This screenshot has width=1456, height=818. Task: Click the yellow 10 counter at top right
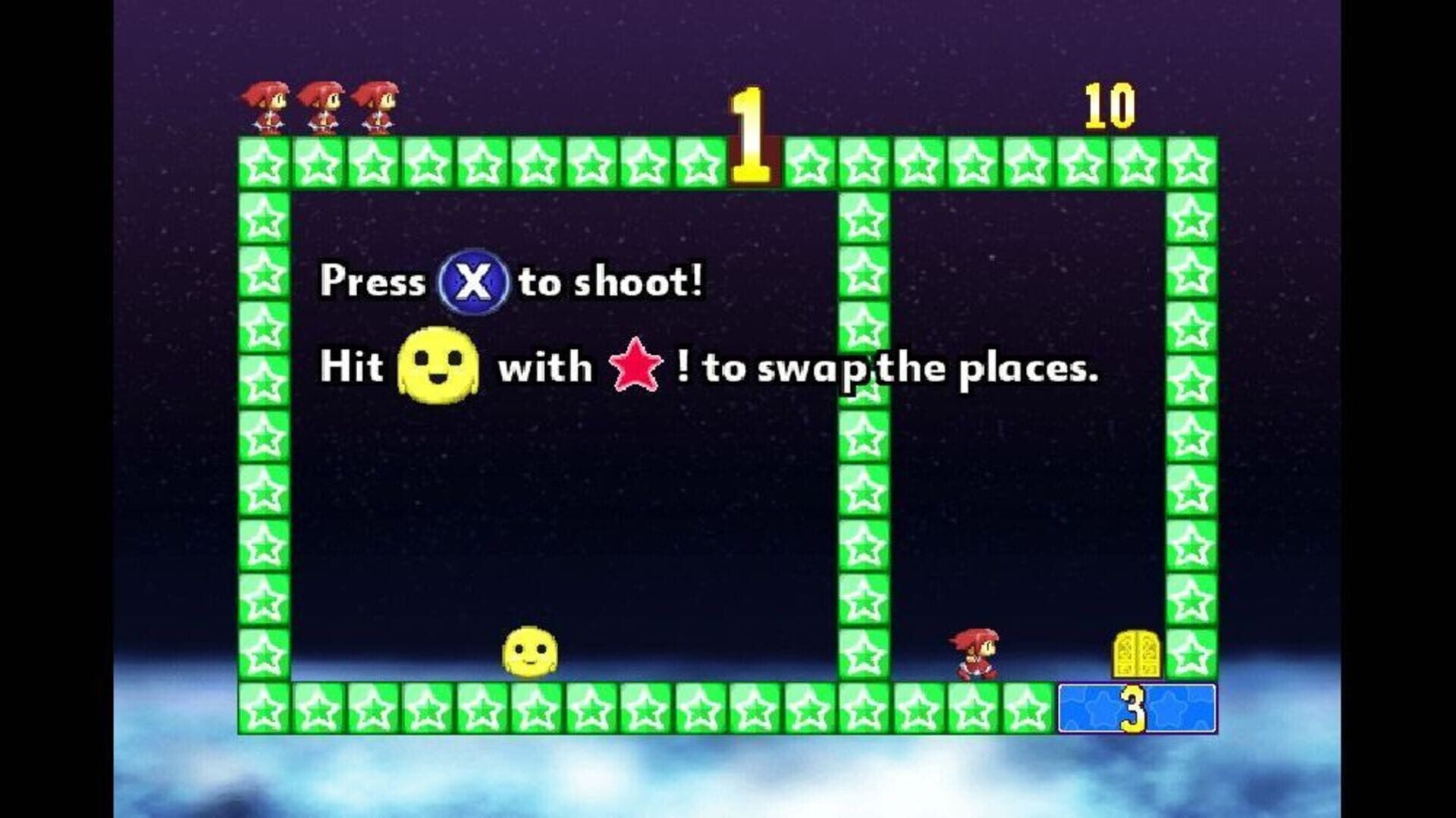pos(1107,104)
